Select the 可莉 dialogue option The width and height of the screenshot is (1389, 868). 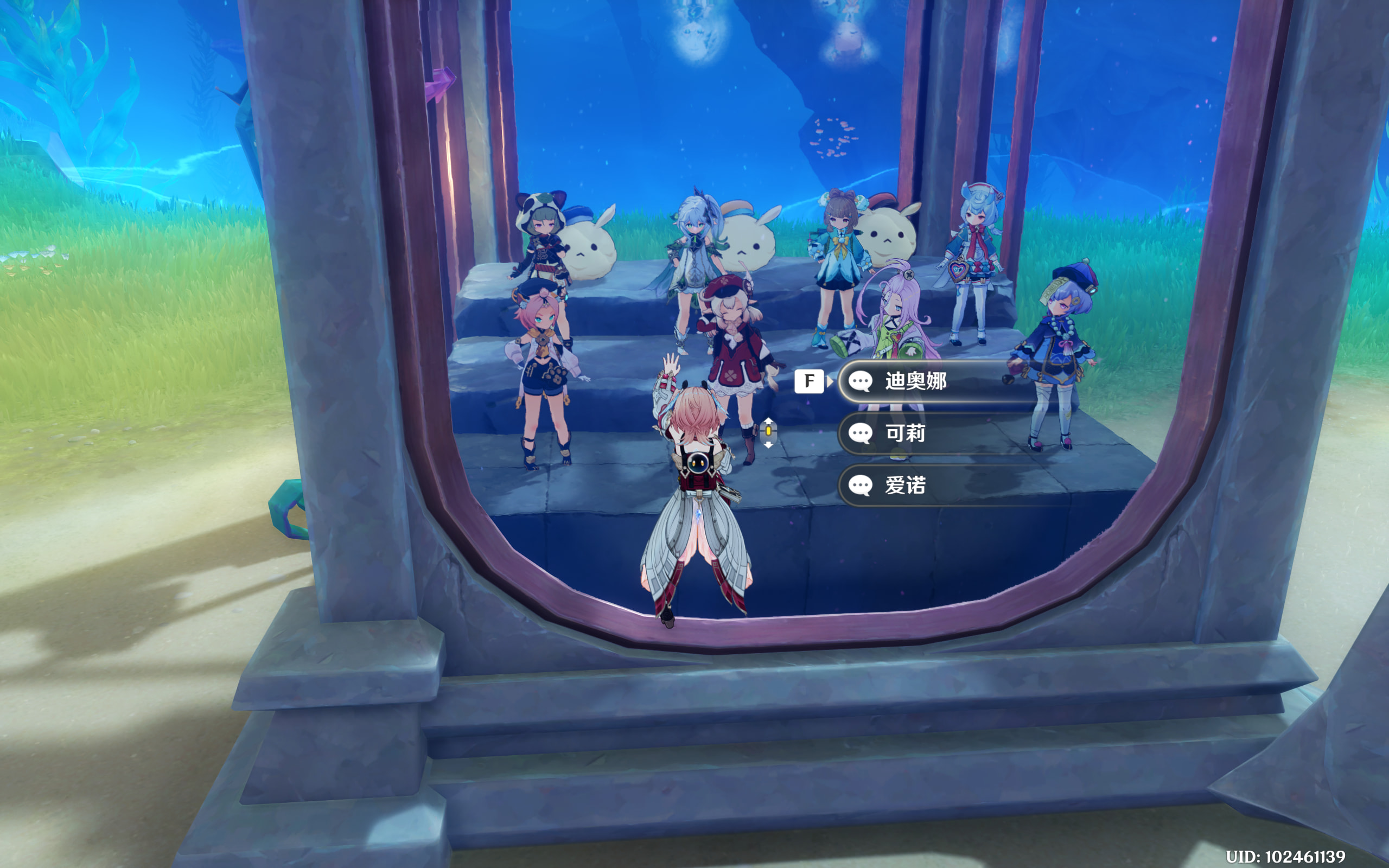935,433
